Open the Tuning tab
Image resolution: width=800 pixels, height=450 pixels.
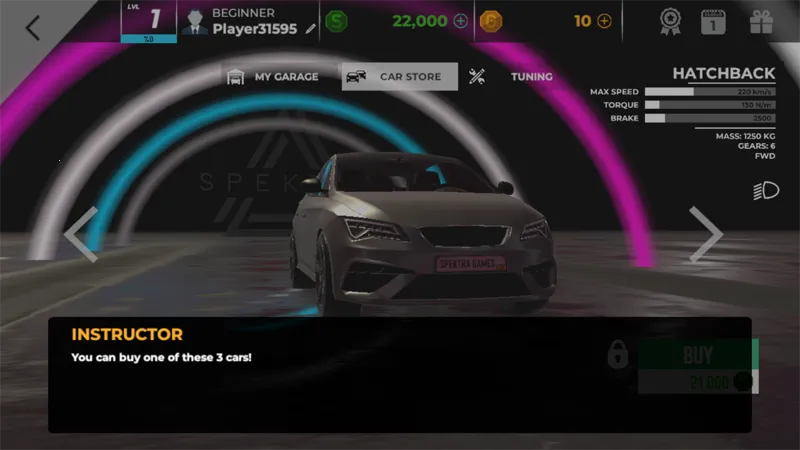(x=512, y=77)
